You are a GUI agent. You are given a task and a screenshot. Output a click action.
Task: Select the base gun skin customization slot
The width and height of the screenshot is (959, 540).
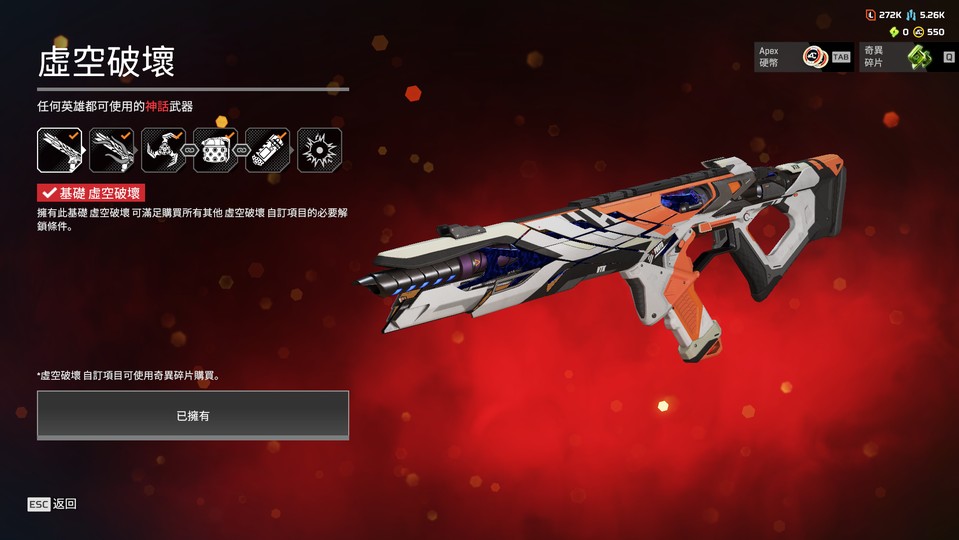(x=60, y=150)
